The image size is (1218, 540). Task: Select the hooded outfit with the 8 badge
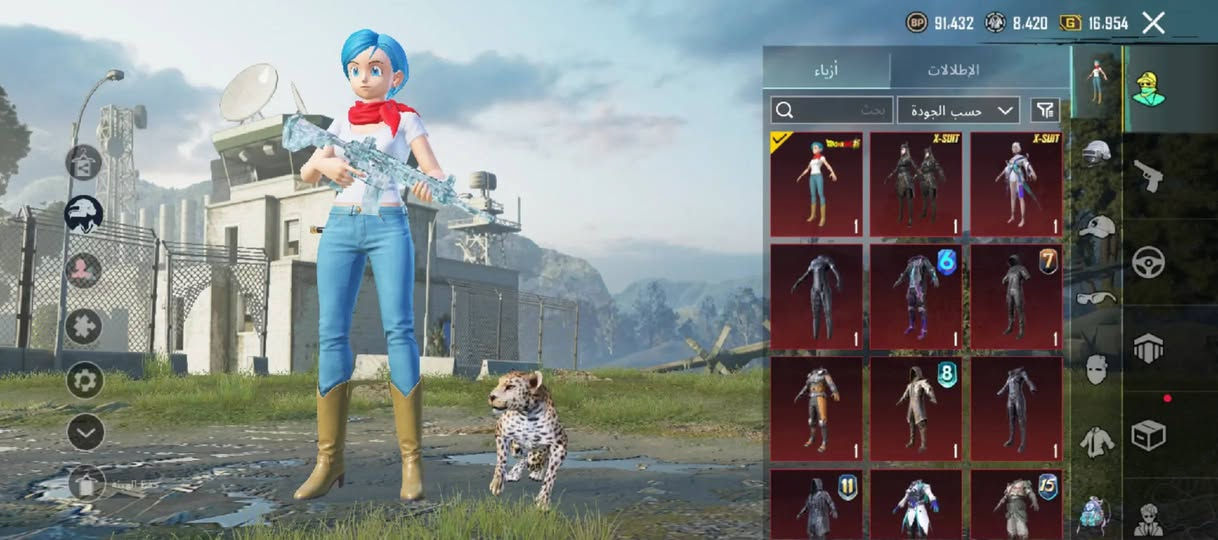[916, 410]
